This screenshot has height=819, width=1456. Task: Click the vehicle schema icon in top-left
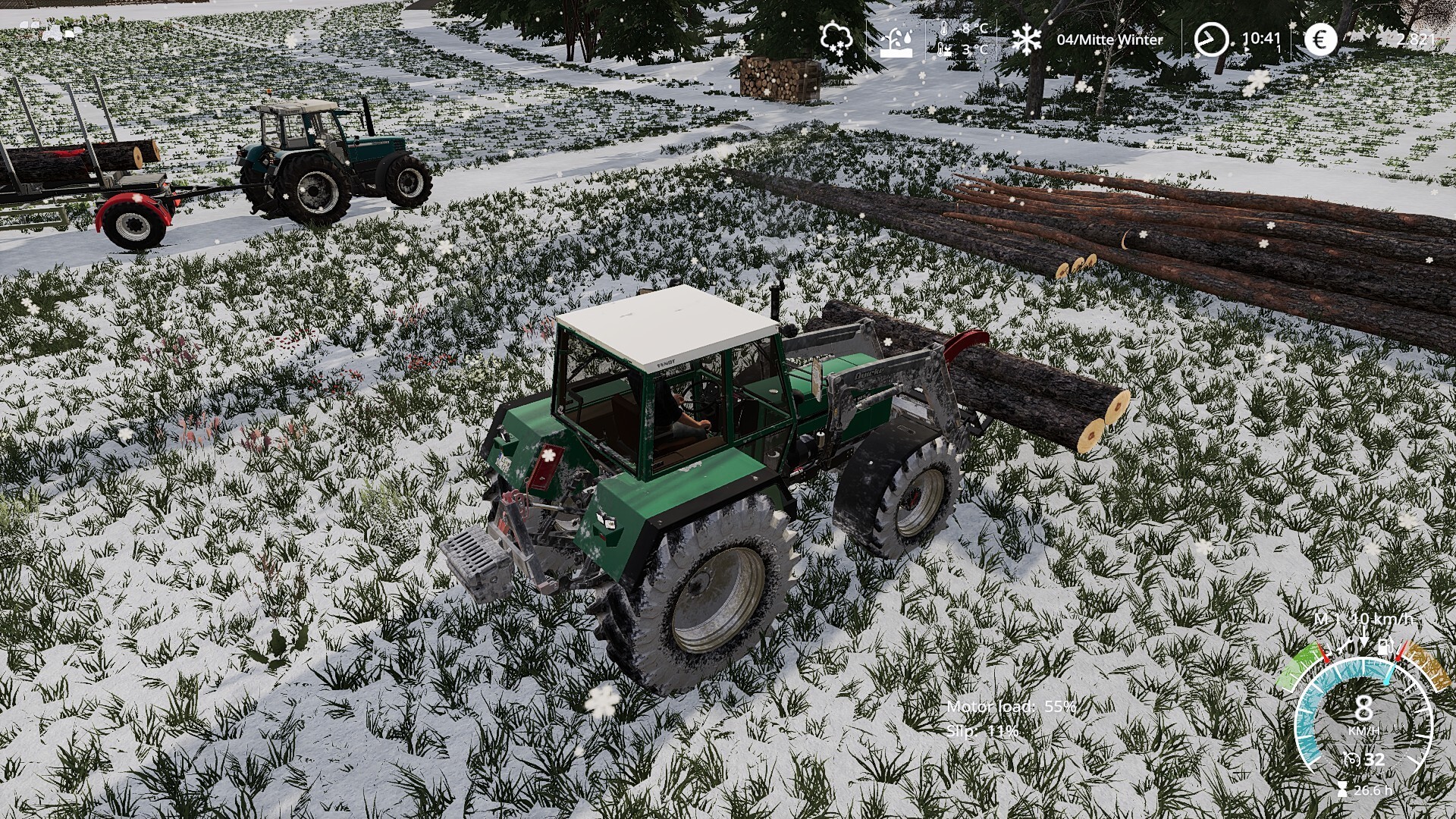[x=52, y=30]
